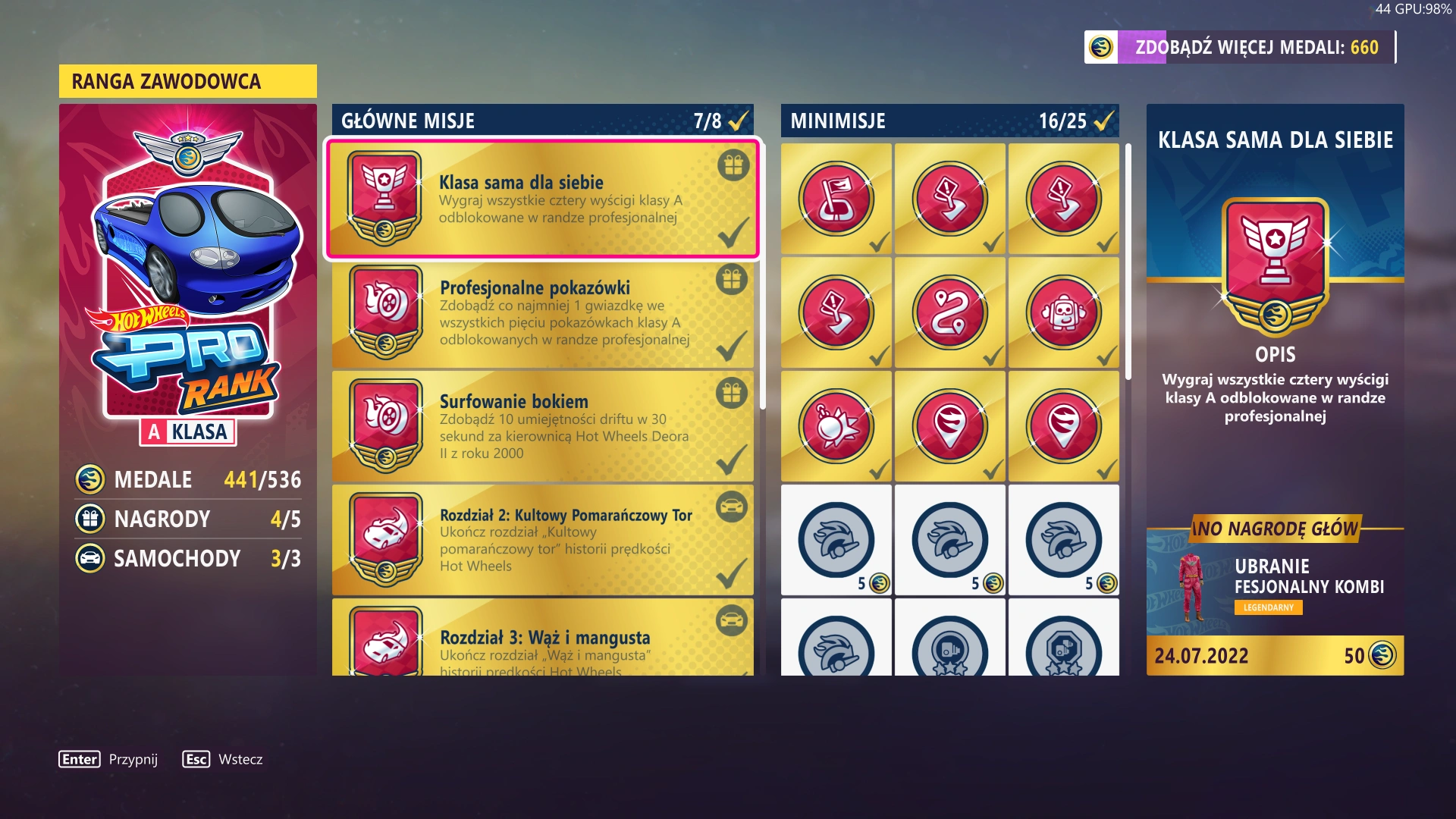Viewport: 1456px width, 819px height.
Task: Open the Profesjonalne pokazówki mission
Action: 542,313
